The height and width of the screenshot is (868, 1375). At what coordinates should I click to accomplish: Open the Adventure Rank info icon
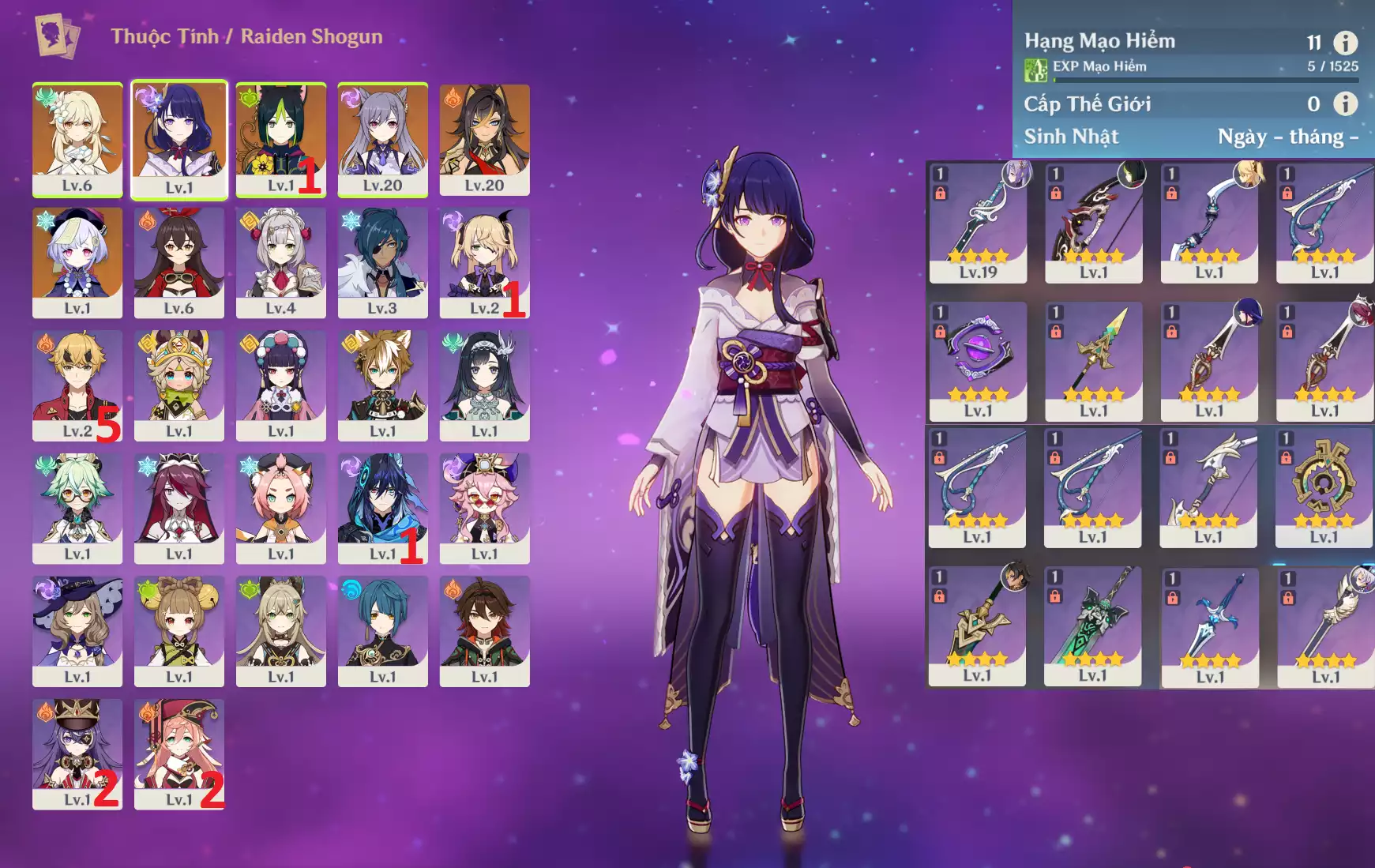click(1345, 43)
